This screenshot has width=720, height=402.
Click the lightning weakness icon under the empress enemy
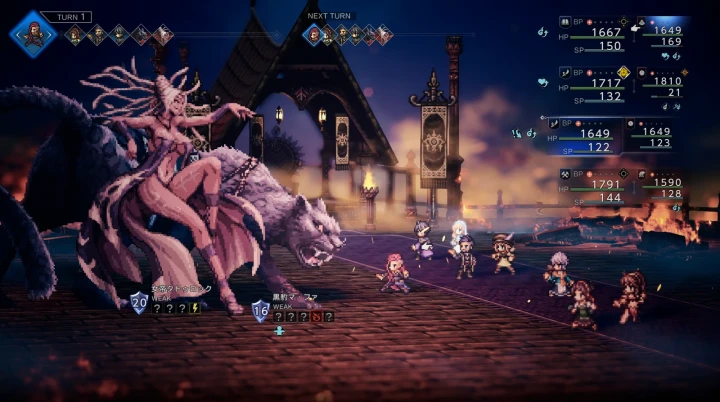[196, 308]
